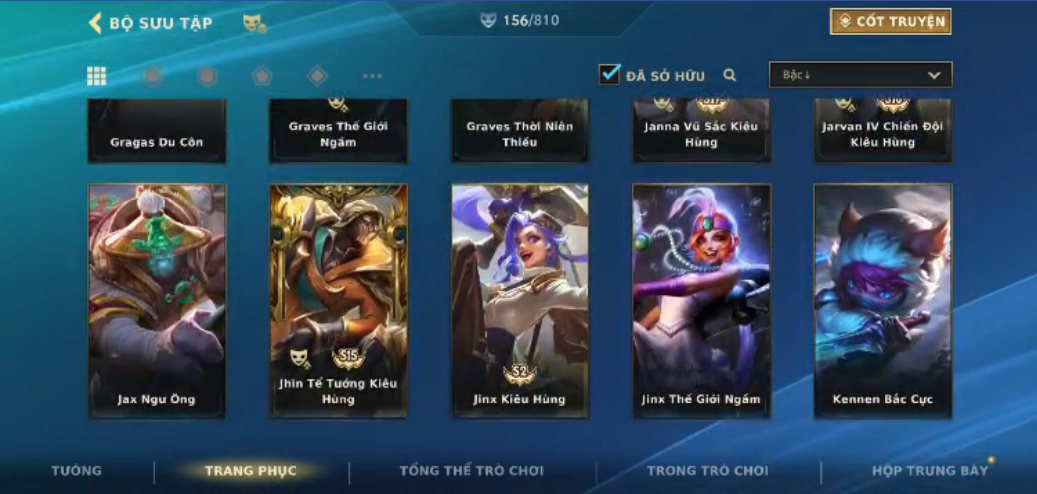Go back from Bộ Sưu Tập
1037x494 pixels.
(96, 23)
